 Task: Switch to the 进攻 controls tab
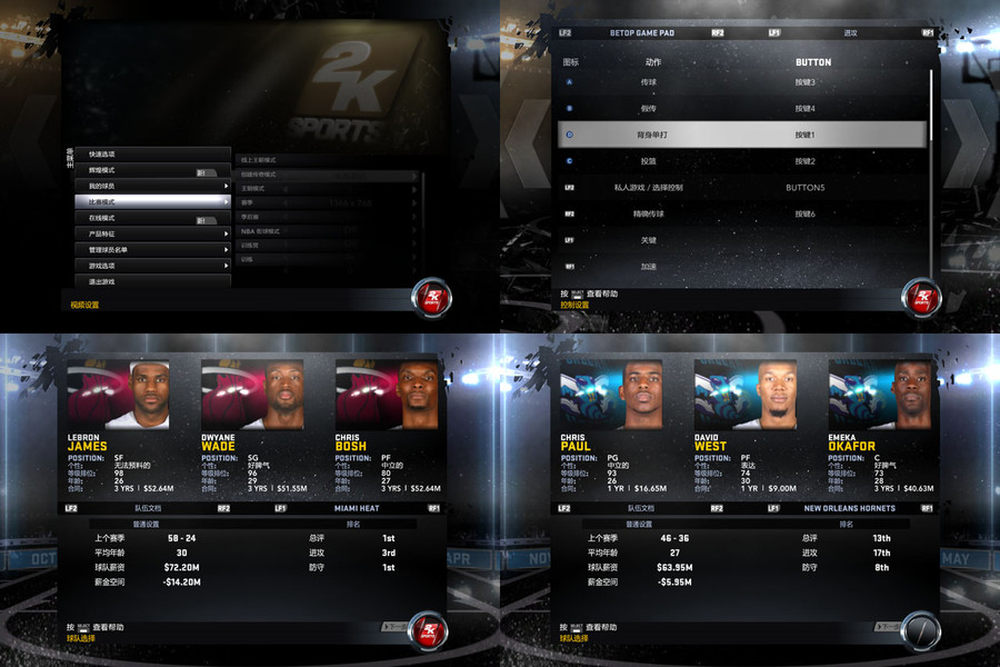(850, 33)
